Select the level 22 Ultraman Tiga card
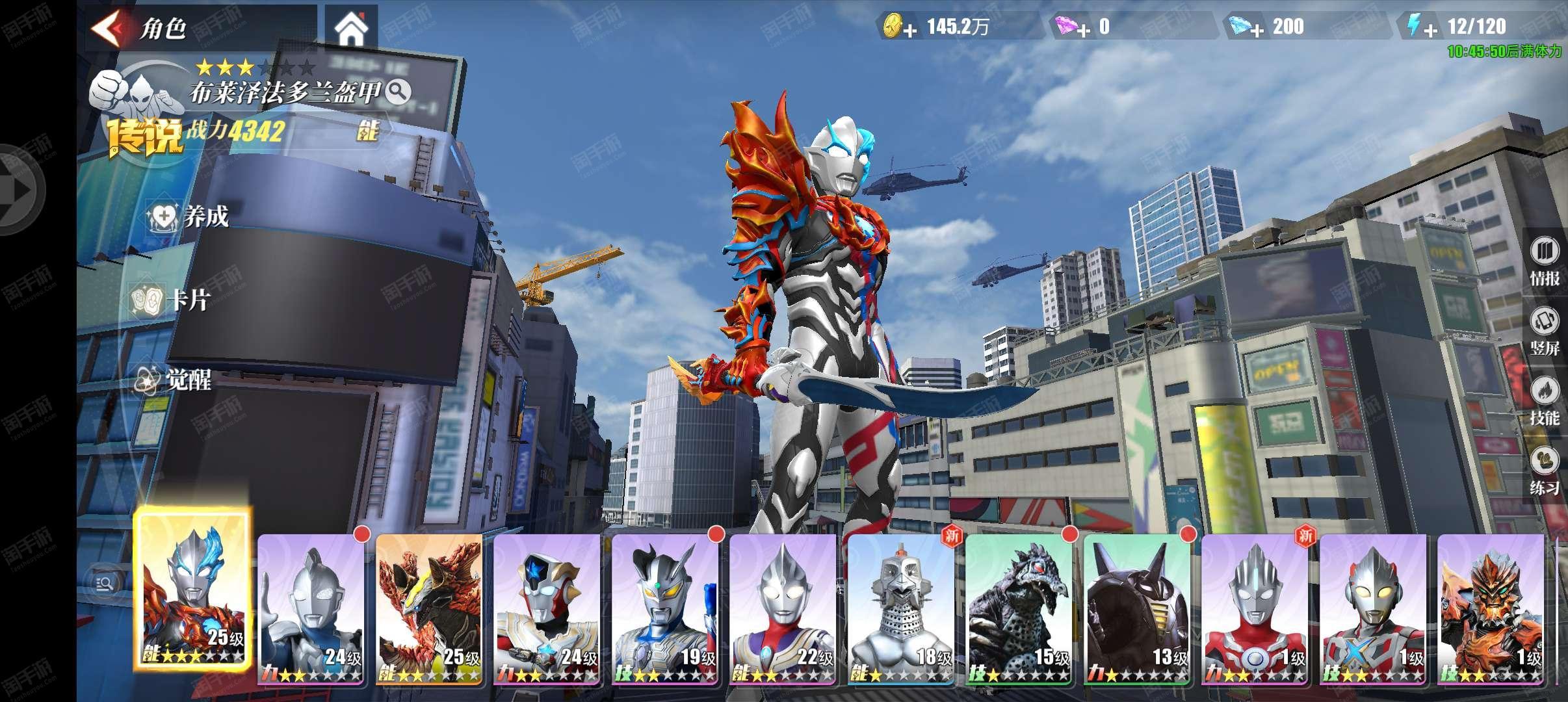 783,609
